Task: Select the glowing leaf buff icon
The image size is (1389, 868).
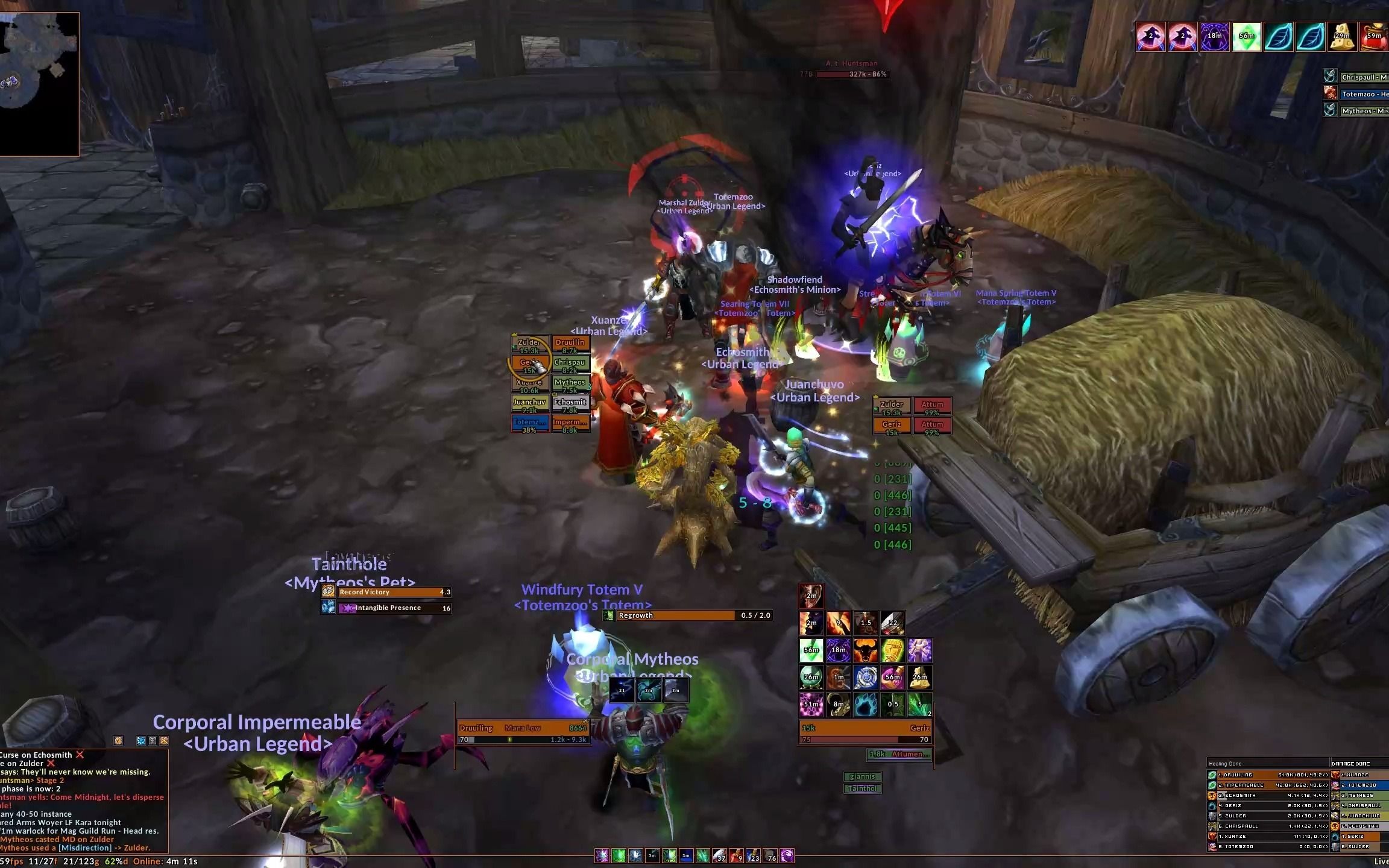Action: pos(1279,37)
